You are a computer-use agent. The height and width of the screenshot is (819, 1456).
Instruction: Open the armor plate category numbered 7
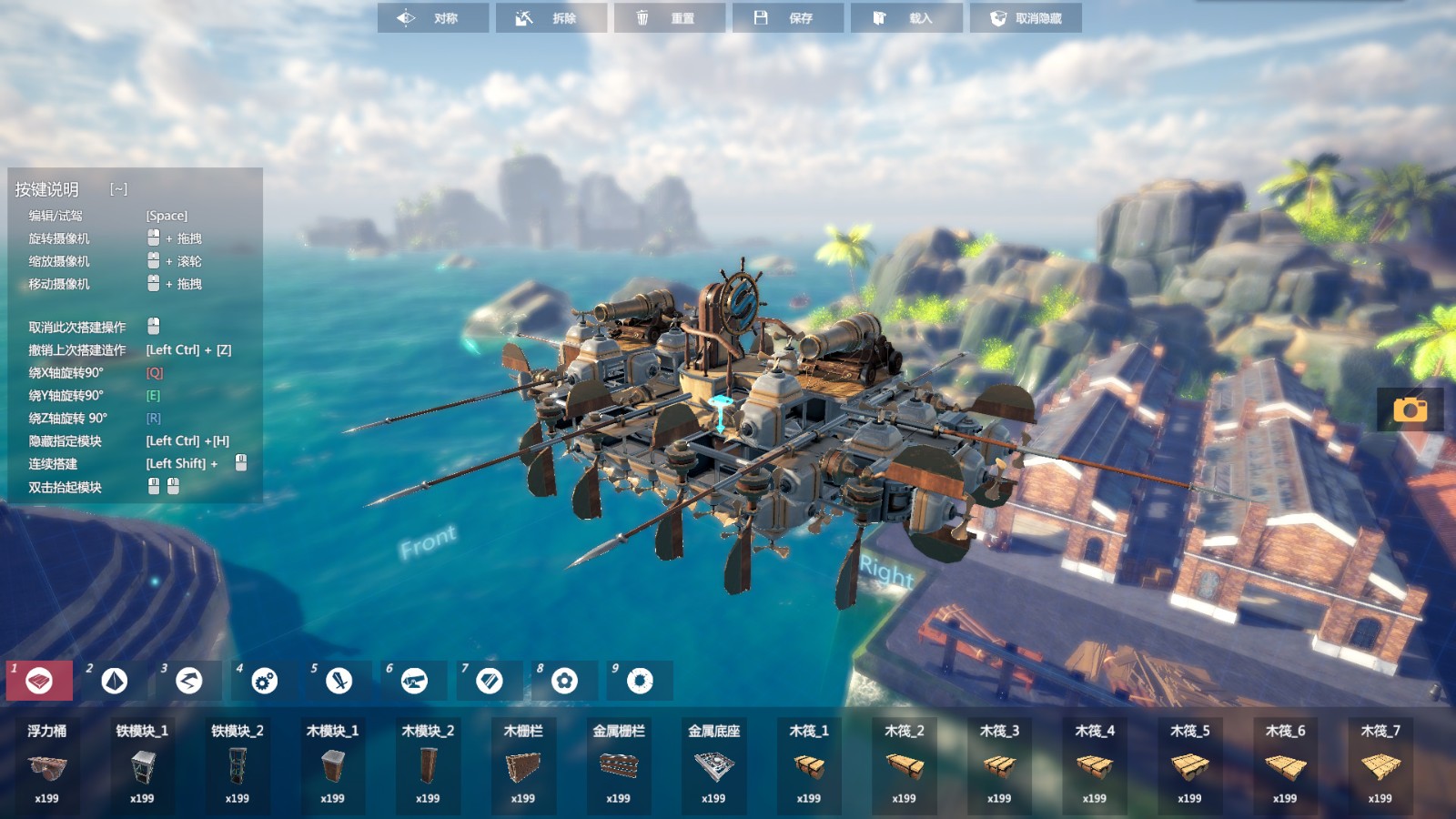click(490, 680)
